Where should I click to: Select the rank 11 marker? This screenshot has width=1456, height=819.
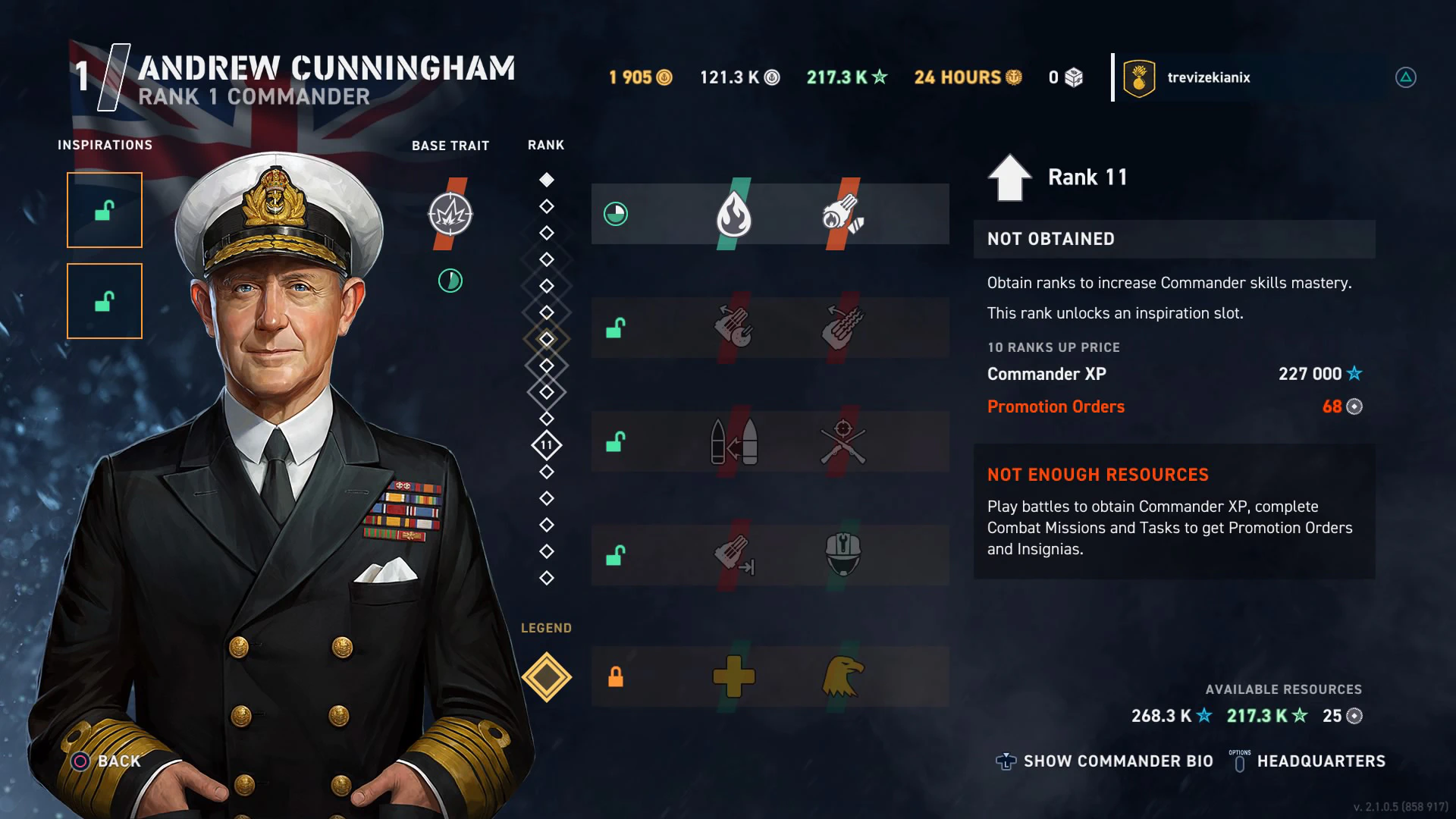(x=546, y=445)
